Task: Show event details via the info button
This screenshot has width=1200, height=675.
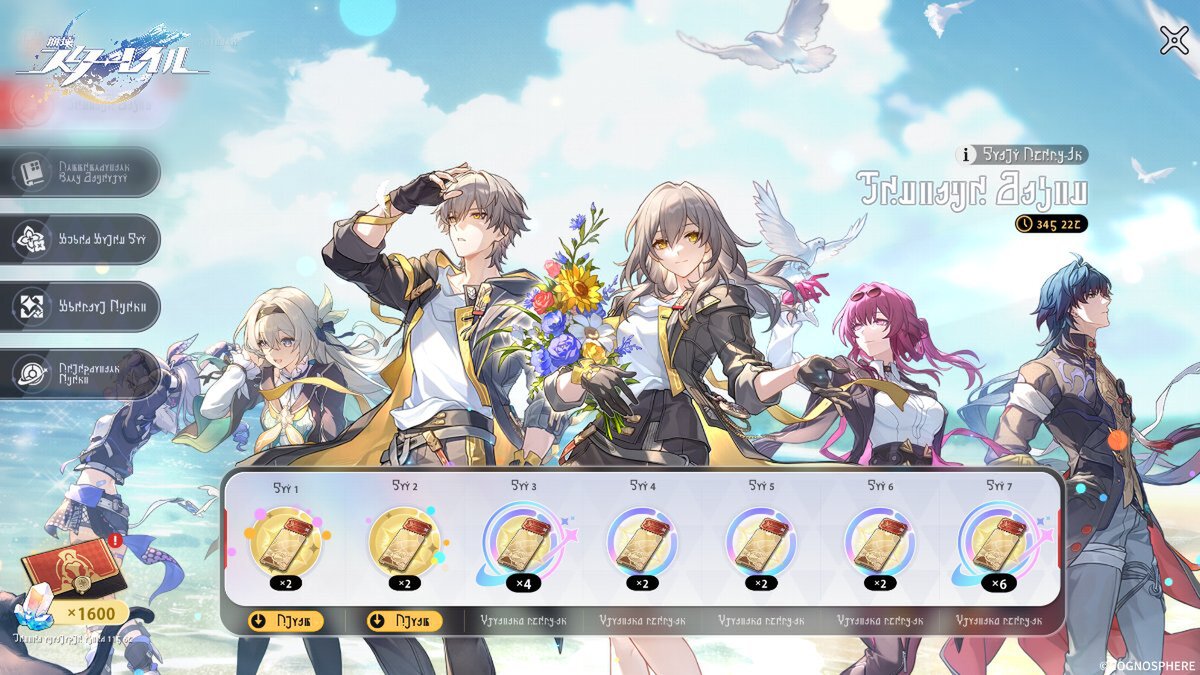Action: click(966, 155)
